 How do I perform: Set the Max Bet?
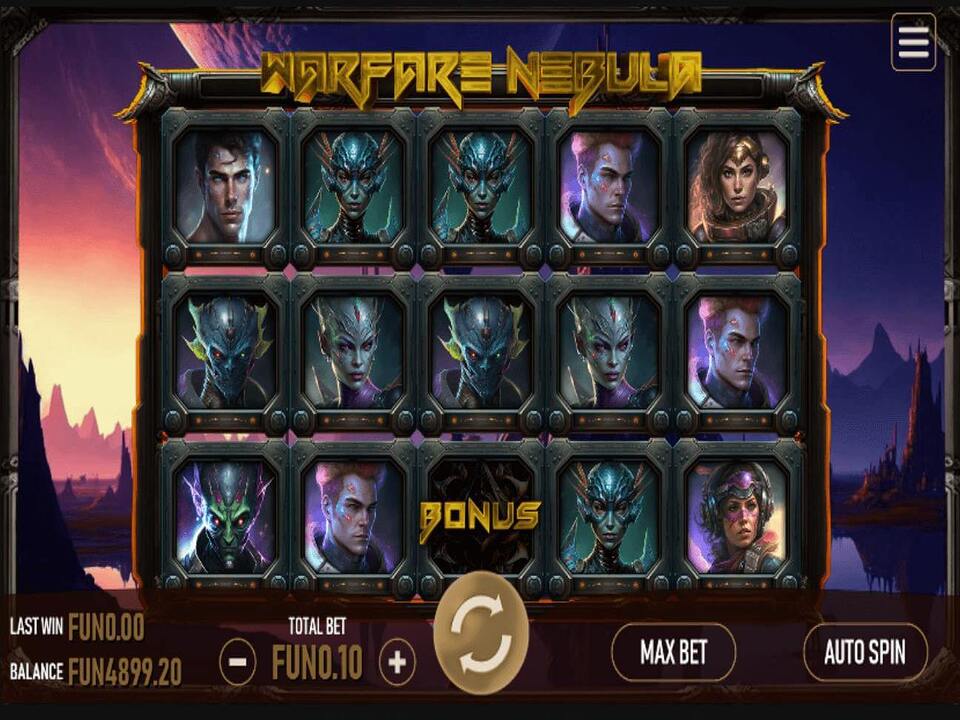click(x=673, y=653)
